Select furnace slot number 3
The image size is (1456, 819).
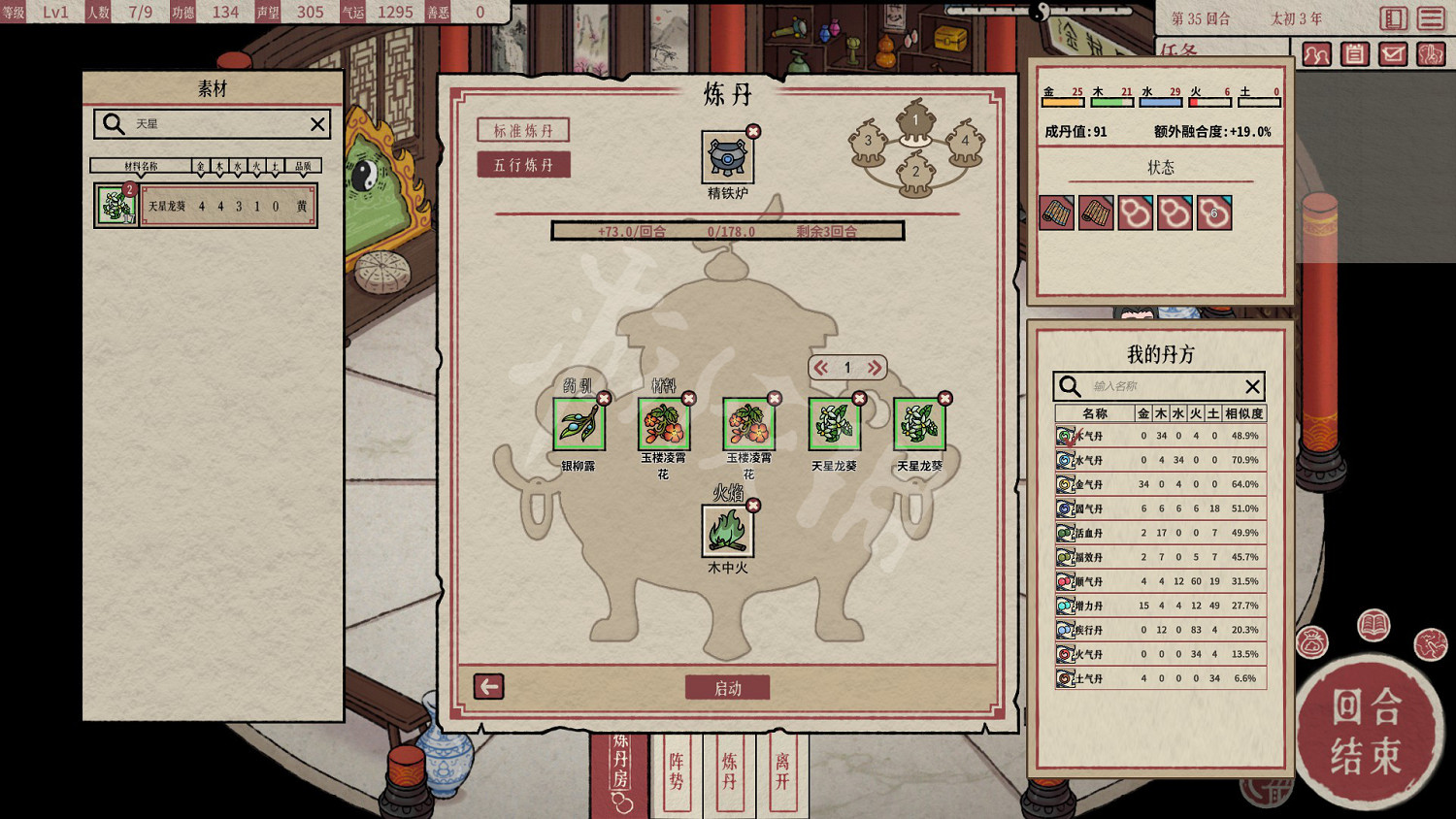tap(868, 142)
